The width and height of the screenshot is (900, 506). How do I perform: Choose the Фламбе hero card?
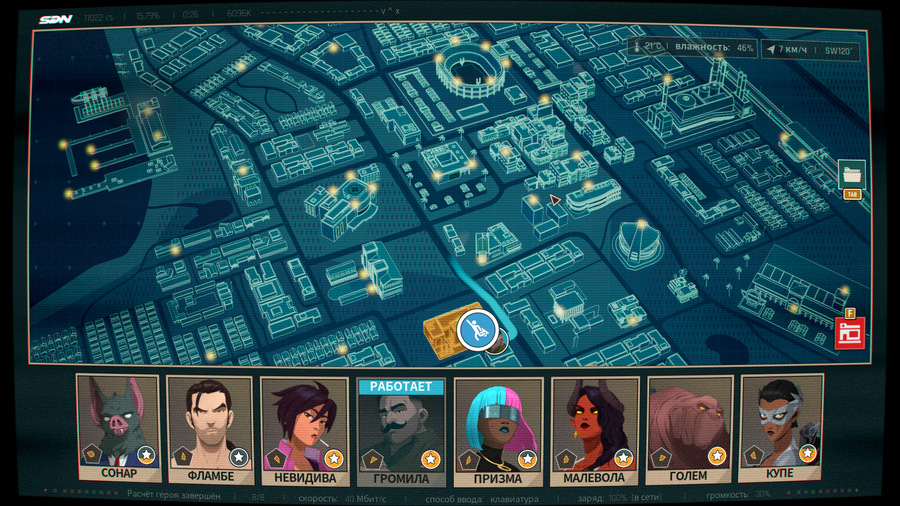tap(211, 425)
